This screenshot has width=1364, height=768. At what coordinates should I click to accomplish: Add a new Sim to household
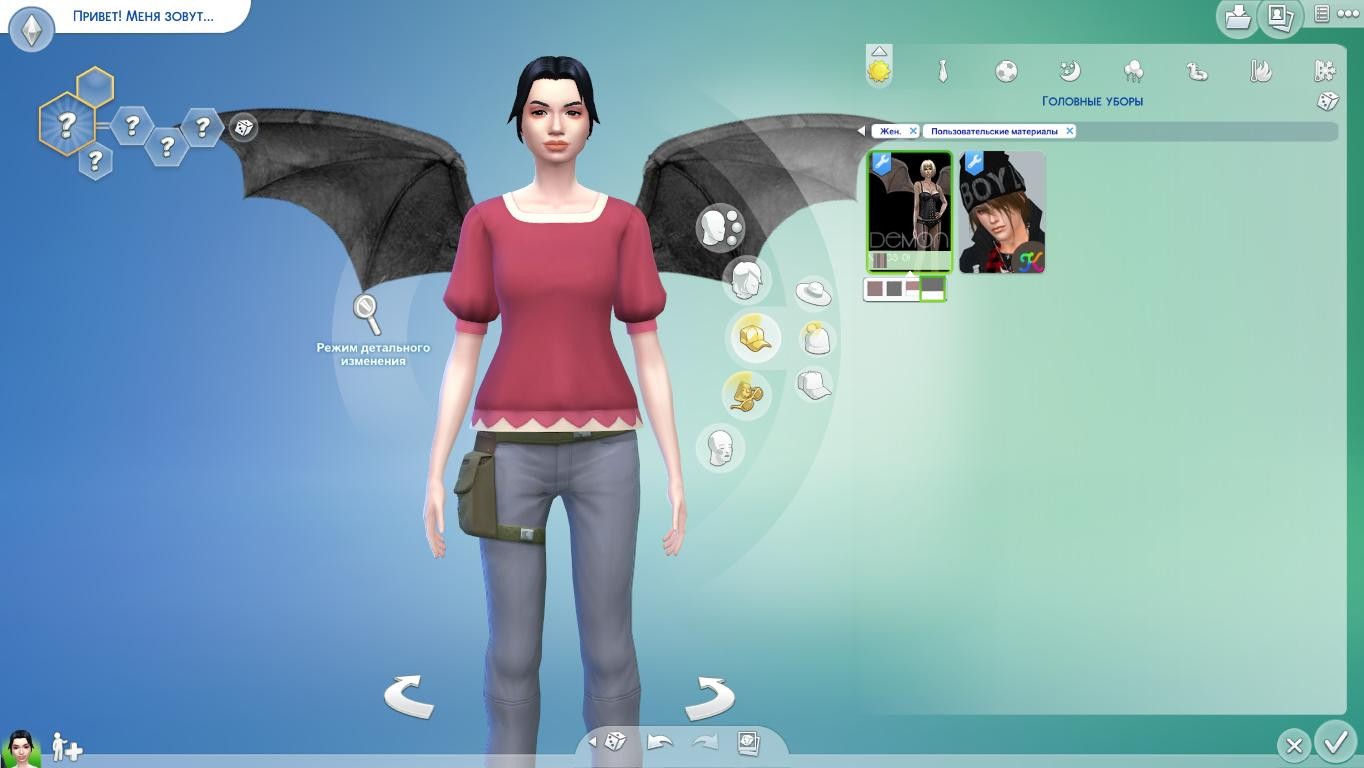pyautogui.click(x=67, y=746)
